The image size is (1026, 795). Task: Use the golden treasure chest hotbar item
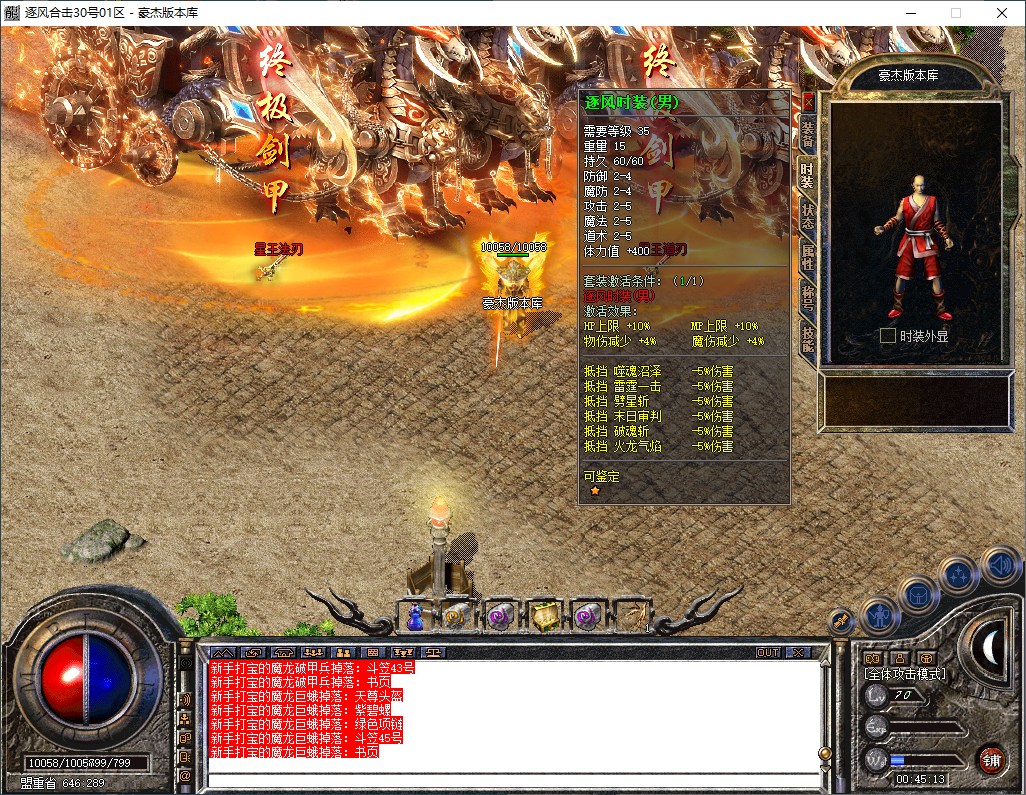click(x=544, y=617)
